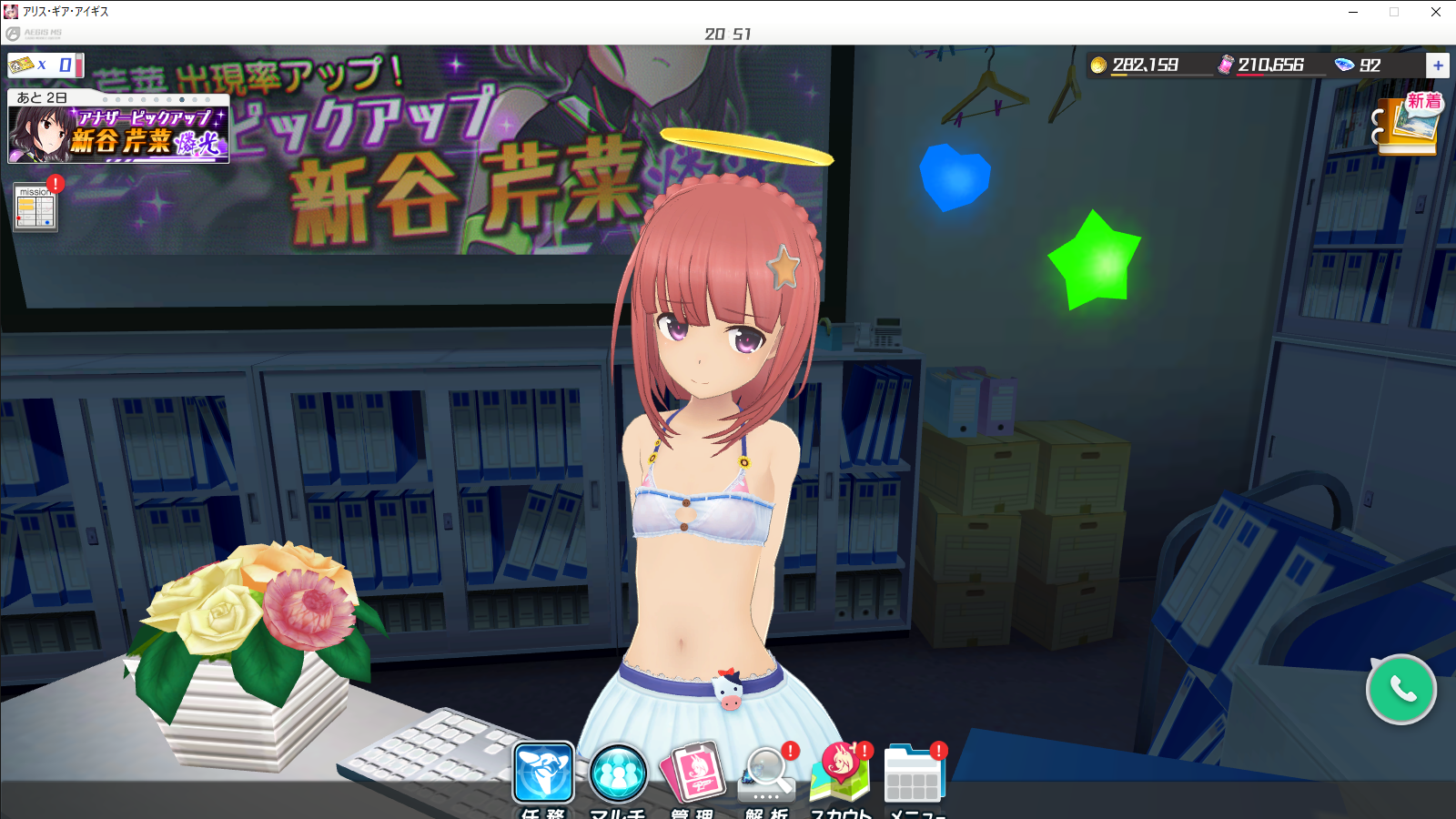Open the スカウト scout map icon
The width and height of the screenshot is (1456, 819).
coord(840,774)
